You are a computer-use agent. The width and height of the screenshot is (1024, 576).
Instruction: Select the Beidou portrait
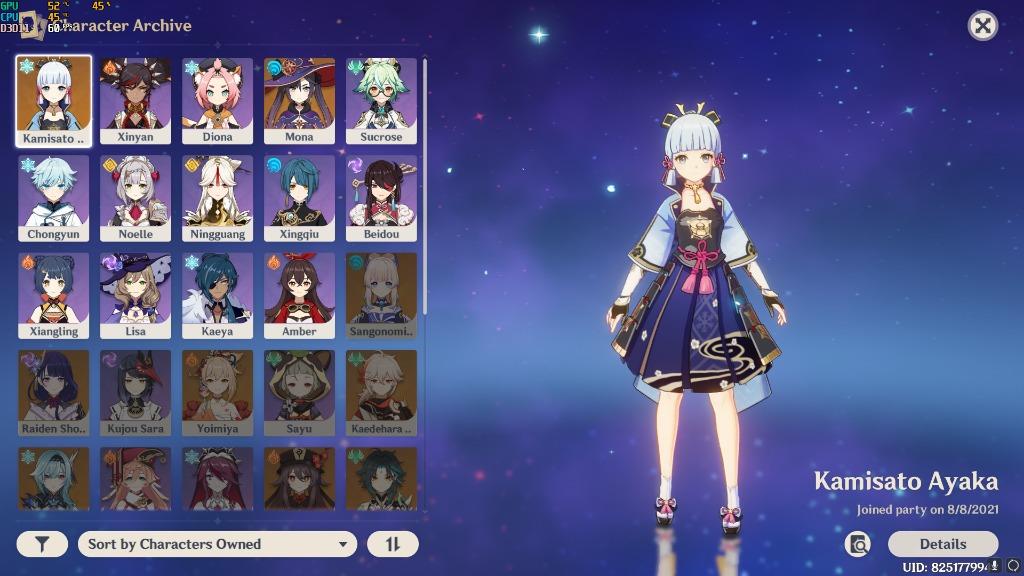(x=381, y=197)
